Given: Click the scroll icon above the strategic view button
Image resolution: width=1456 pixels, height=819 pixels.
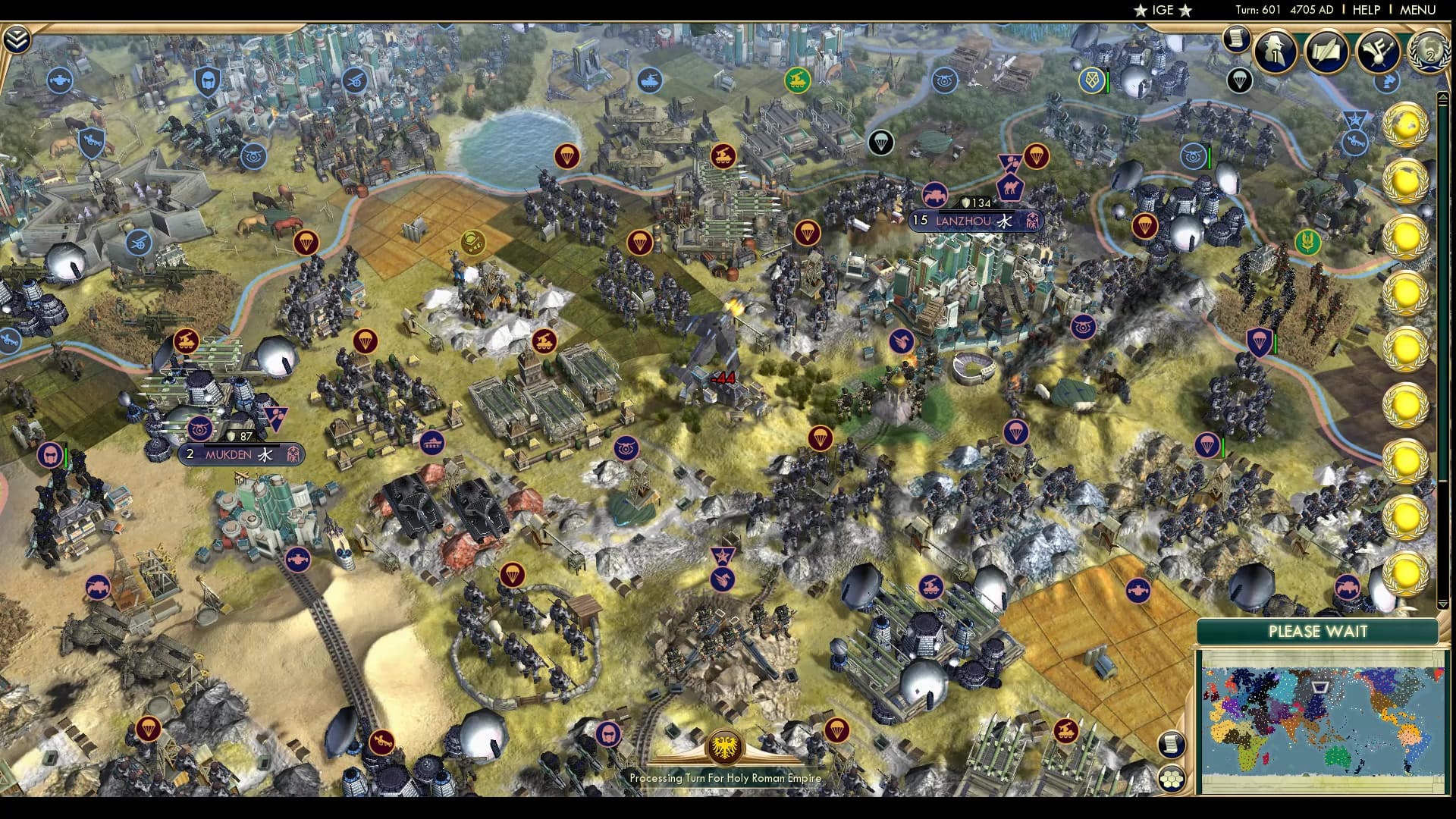Looking at the screenshot, I should click(1172, 745).
